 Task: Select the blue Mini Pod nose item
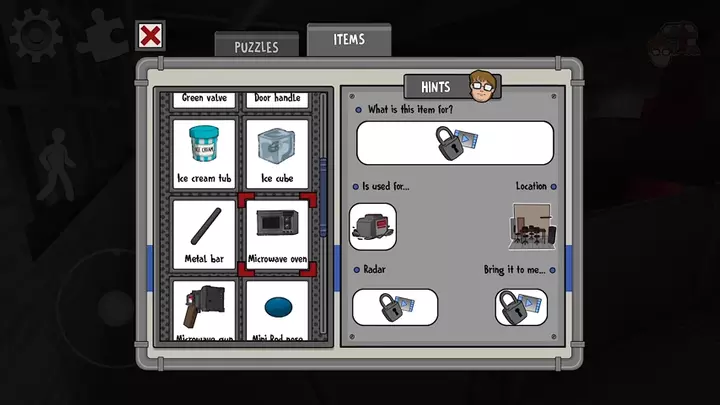coord(277,310)
